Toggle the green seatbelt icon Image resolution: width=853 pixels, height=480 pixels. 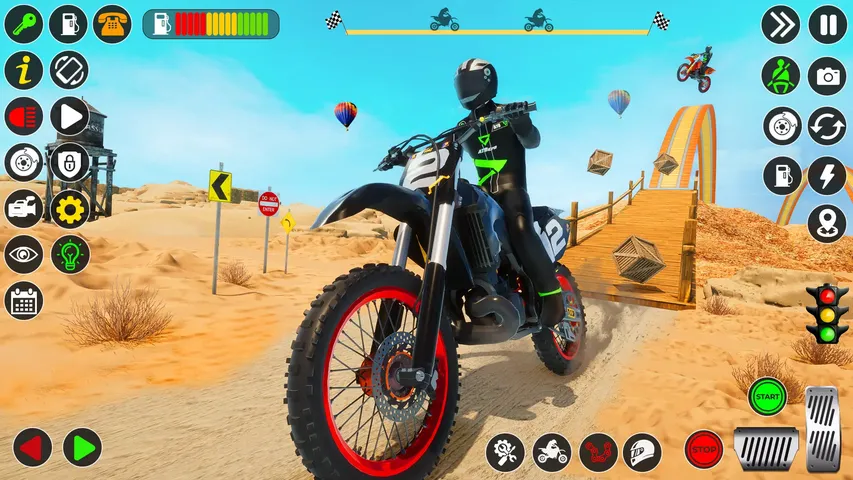pyautogui.click(x=781, y=75)
